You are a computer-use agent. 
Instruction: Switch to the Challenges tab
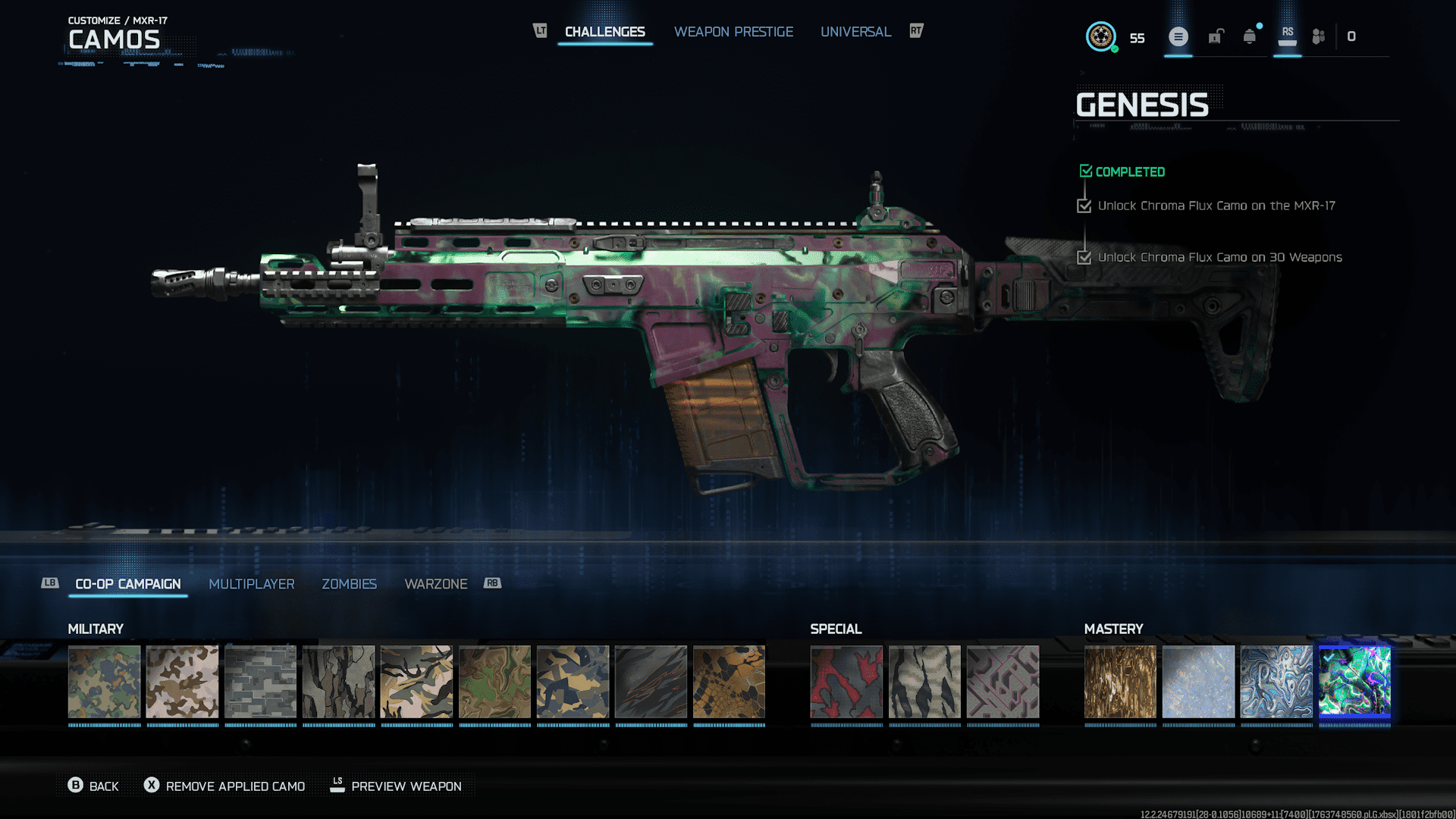point(604,32)
